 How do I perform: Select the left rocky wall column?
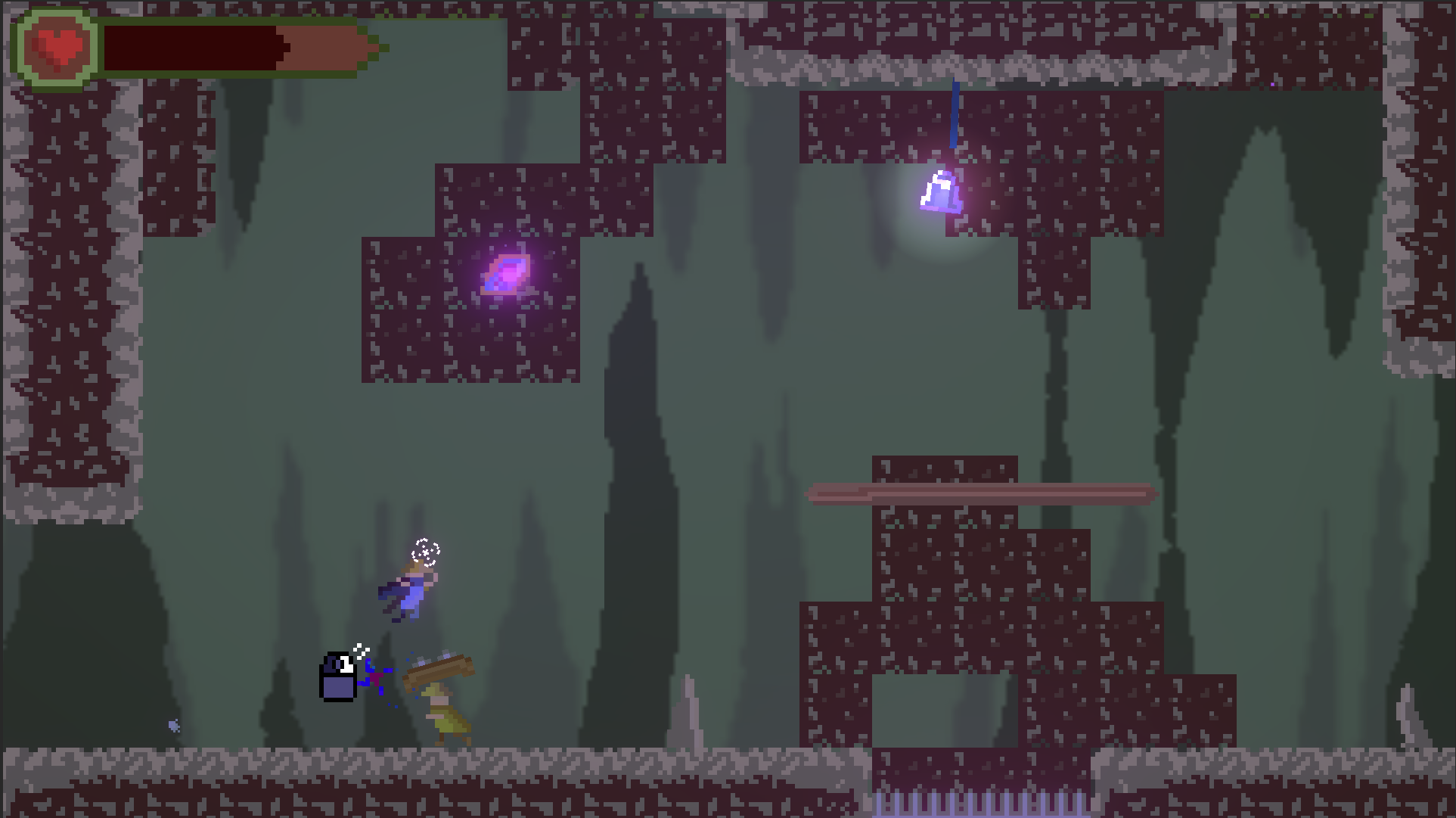(68, 303)
